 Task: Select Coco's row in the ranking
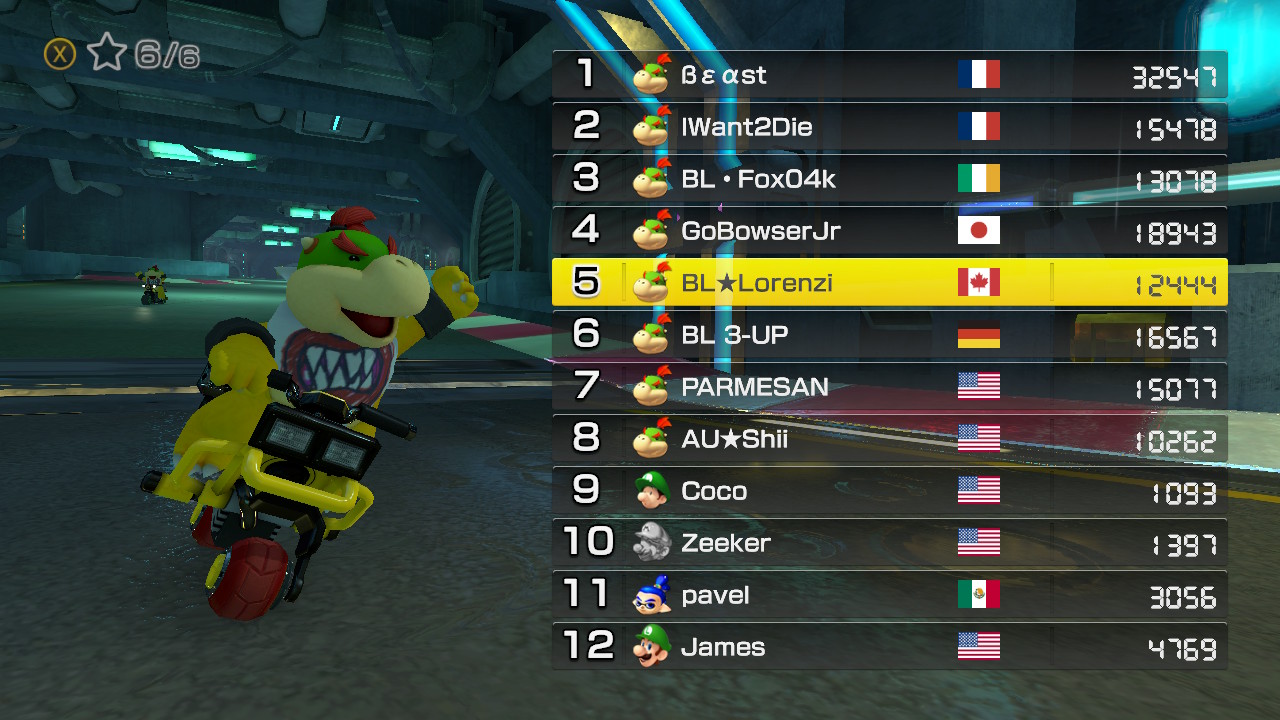[889, 491]
